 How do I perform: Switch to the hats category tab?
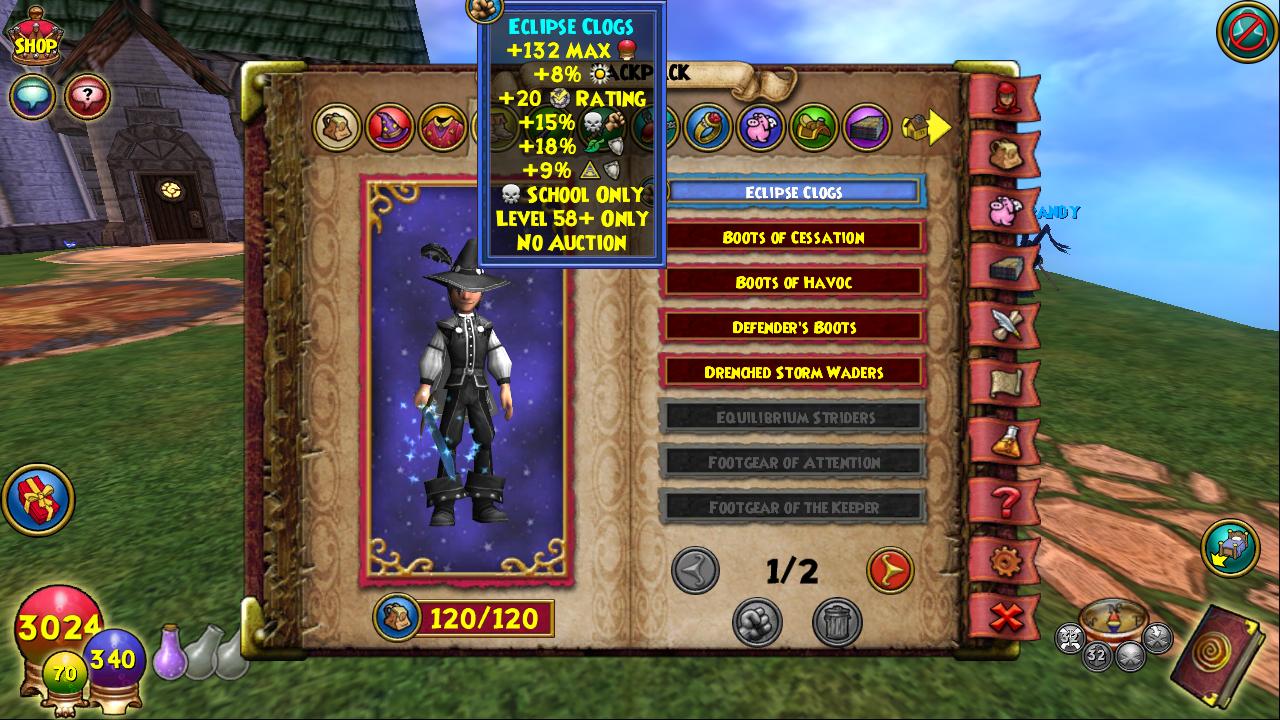(390, 128)
